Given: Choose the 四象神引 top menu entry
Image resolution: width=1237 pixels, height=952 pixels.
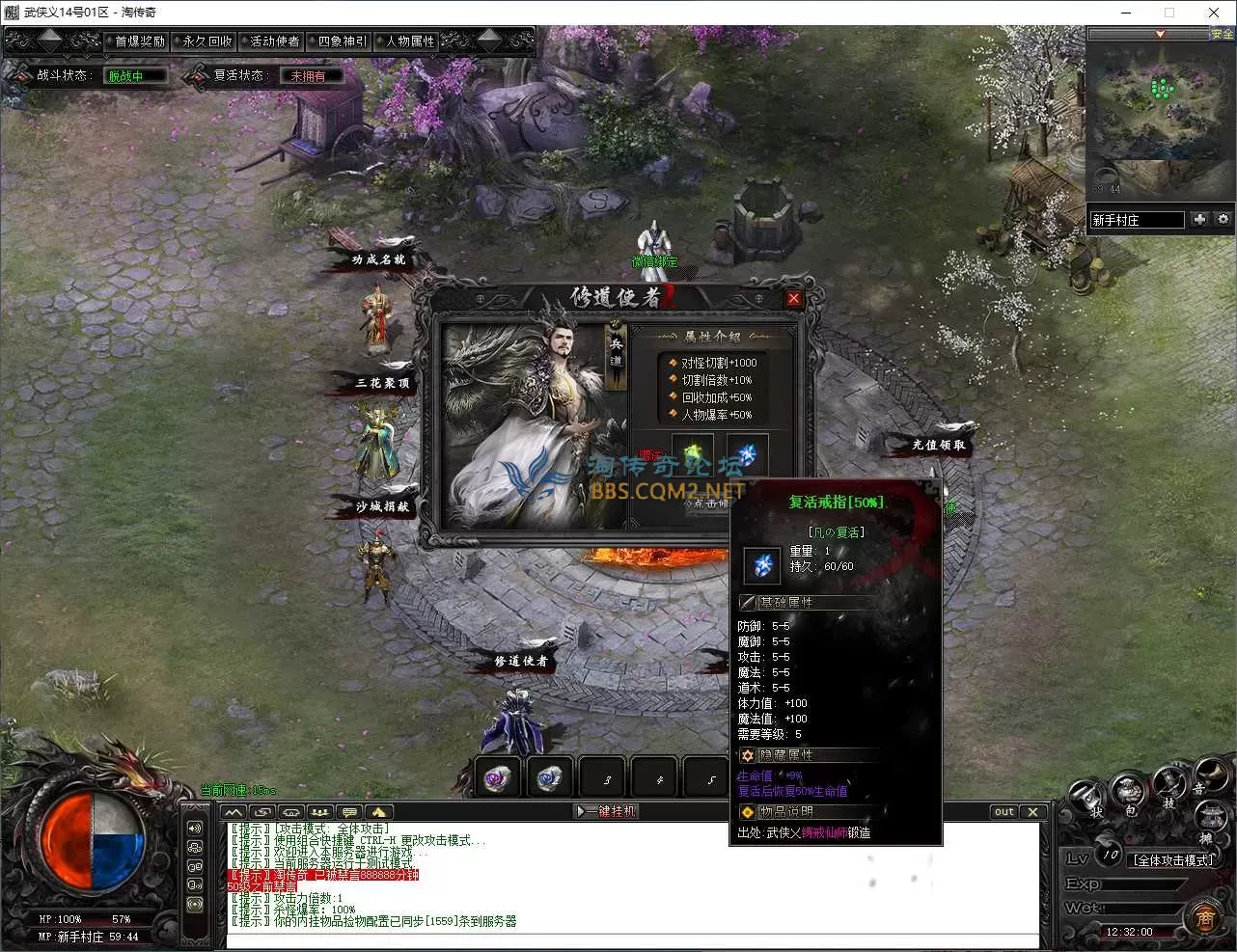Looking at the screenshot, I should click(343, 41).
